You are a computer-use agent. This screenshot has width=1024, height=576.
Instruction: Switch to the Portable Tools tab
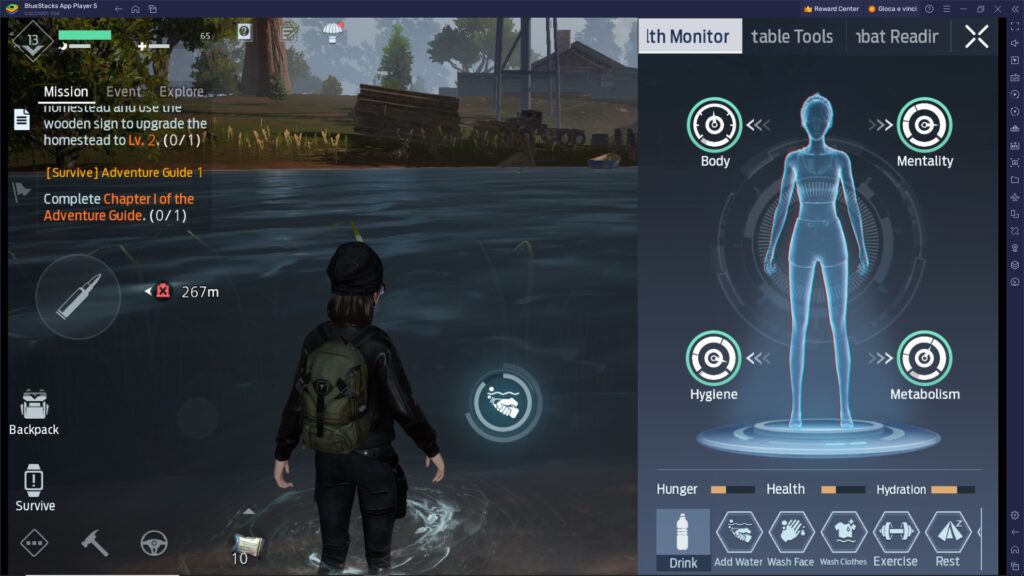click(792, 37)
